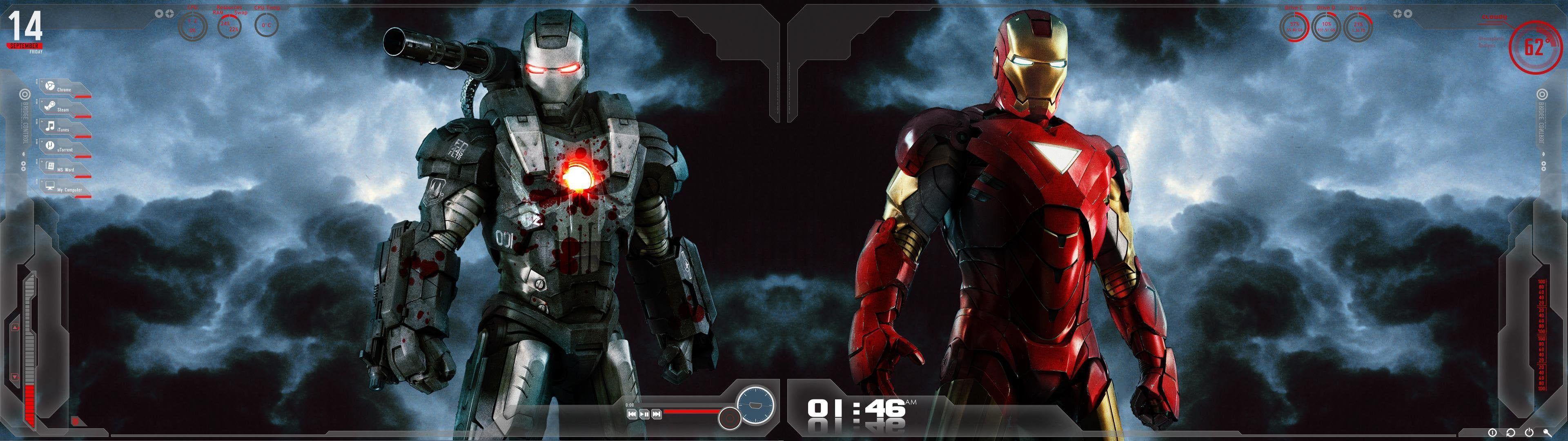Toggle the crosshair indicator beside the CPU gauge

coord(170,14)
